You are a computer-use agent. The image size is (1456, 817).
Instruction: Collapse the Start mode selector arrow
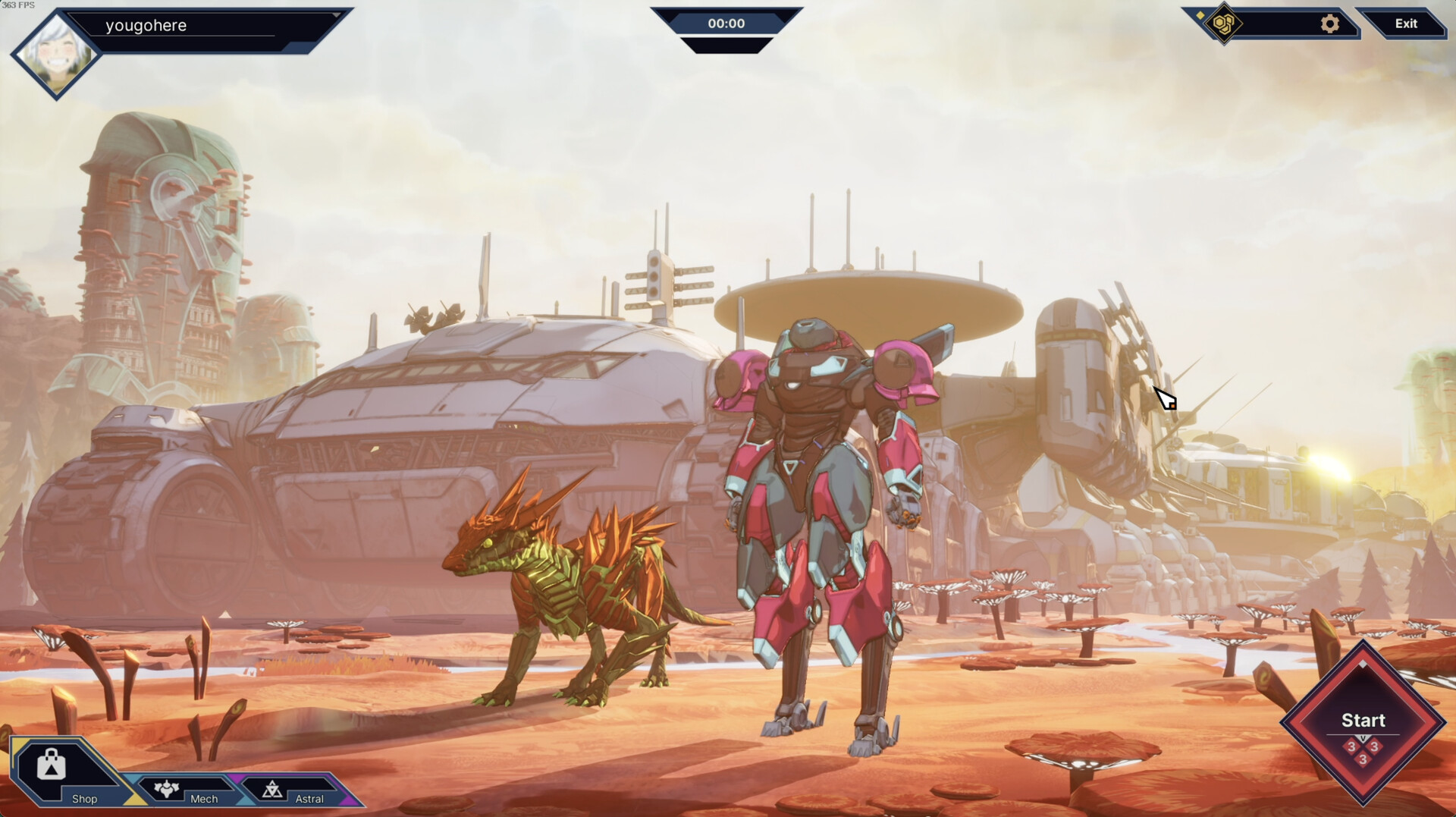(1363, 737)
